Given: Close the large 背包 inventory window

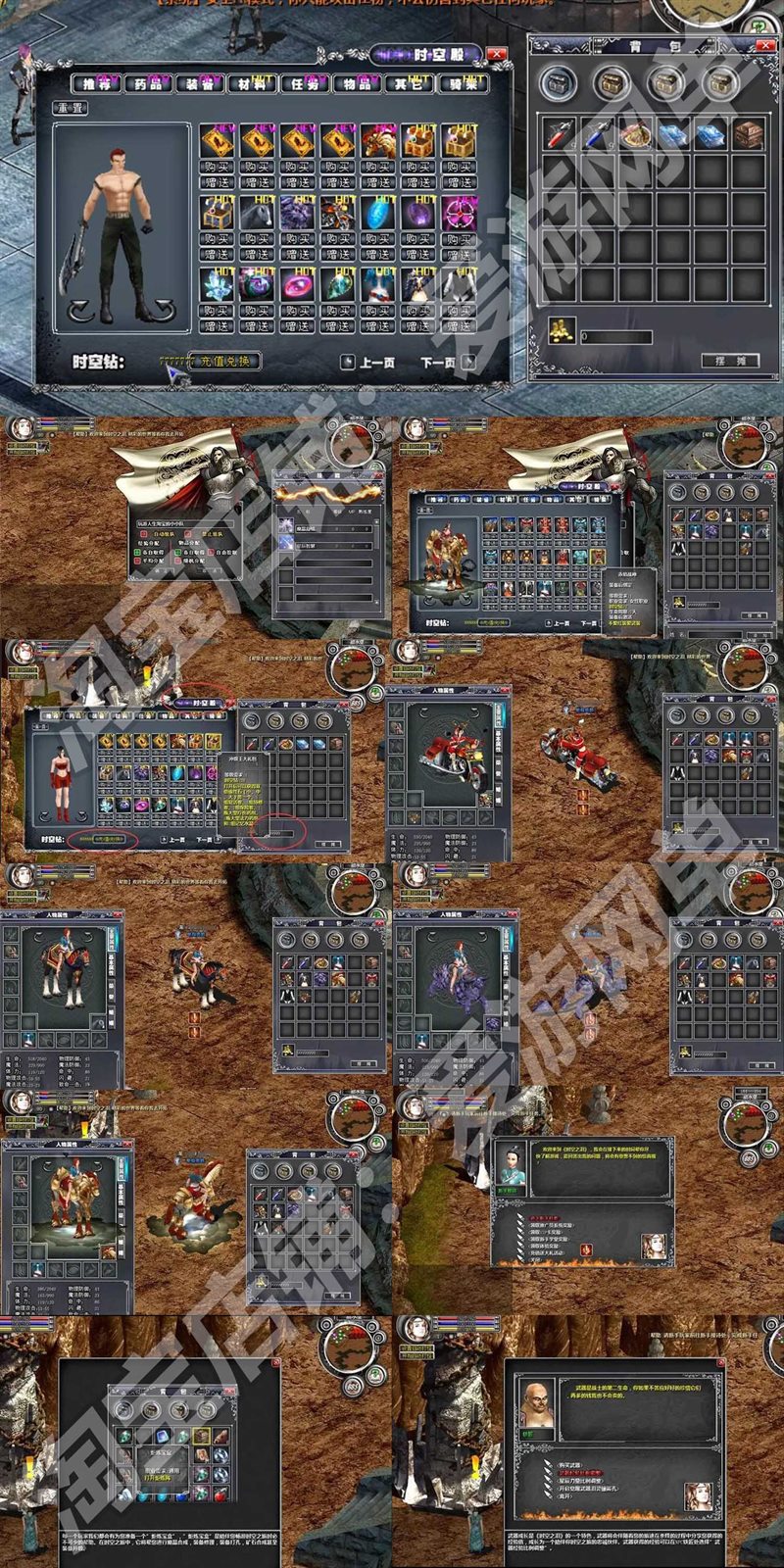Looking at the screenshot, I should coord(764,45).
